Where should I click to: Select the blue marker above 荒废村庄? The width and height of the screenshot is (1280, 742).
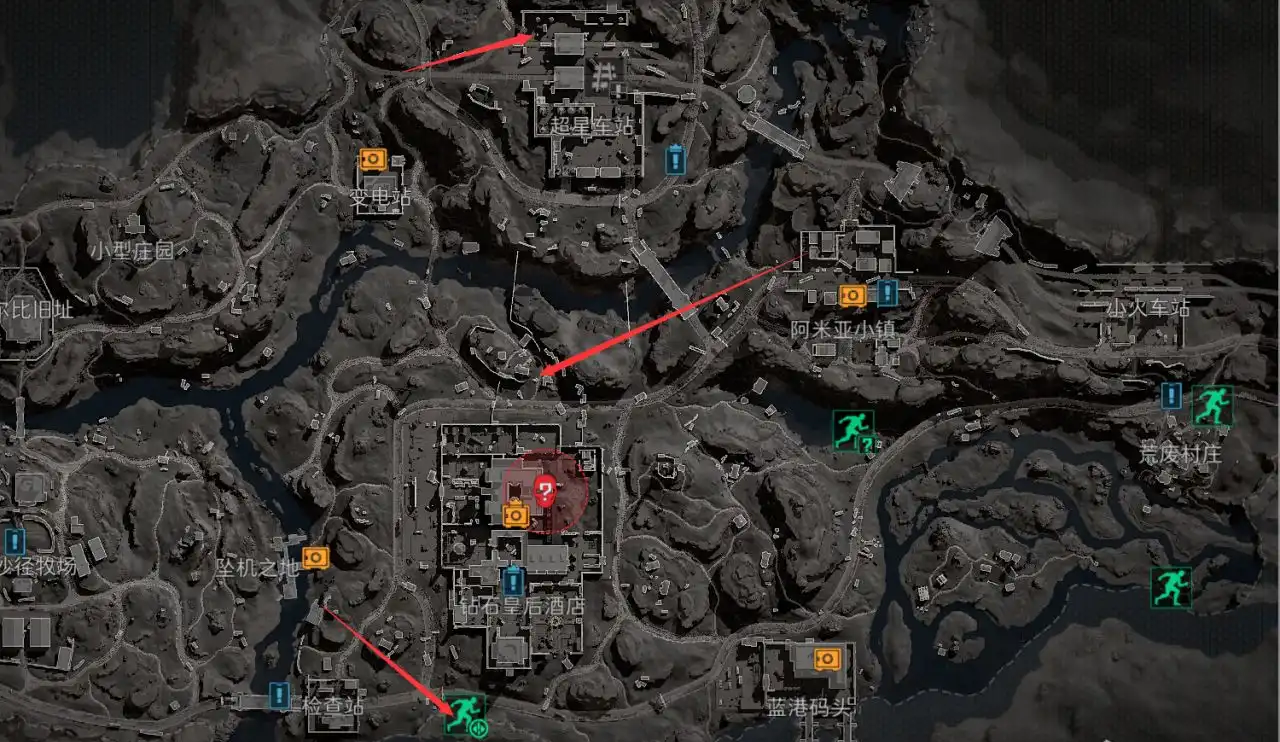point(1172,396)
